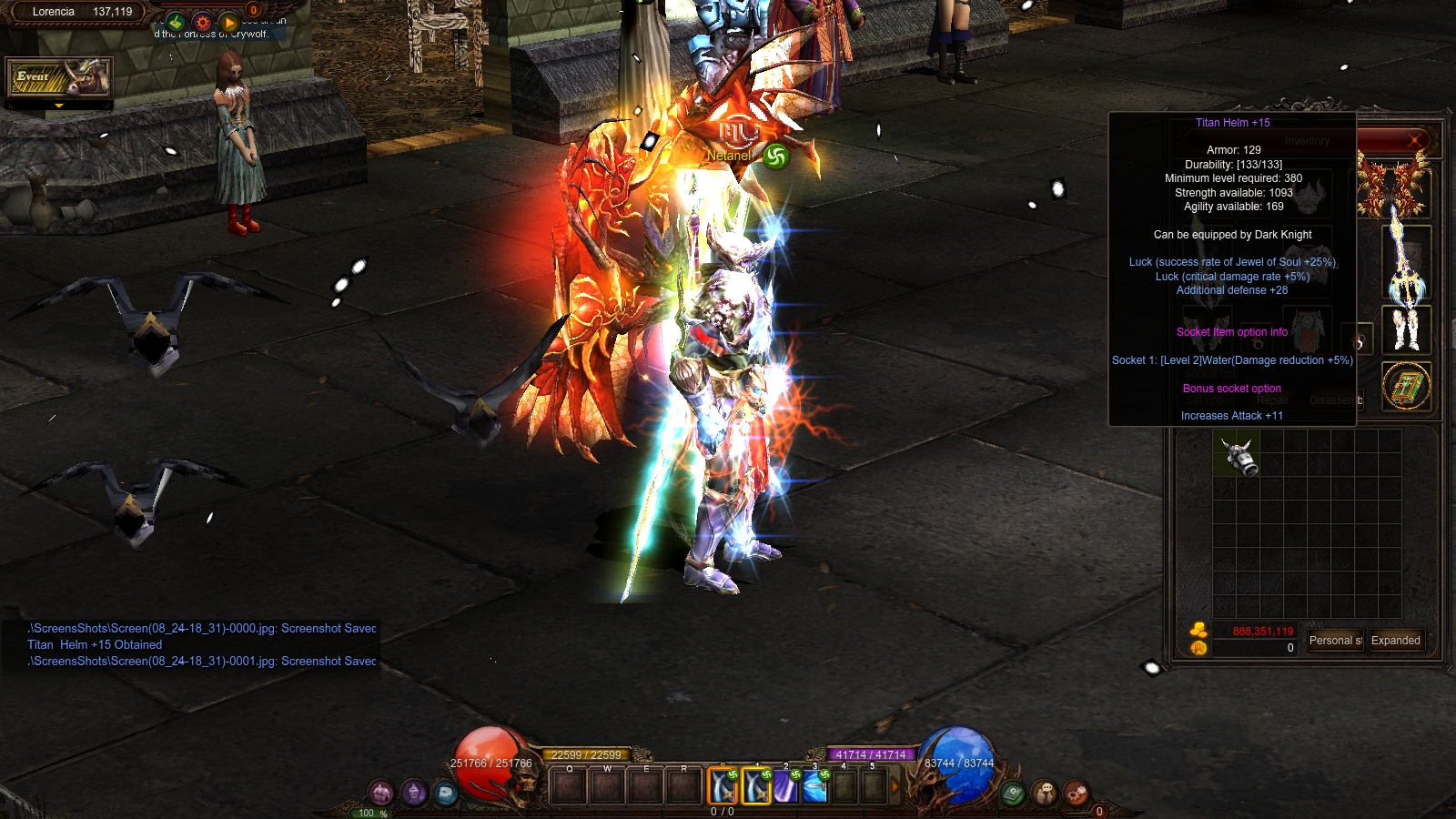1456x819 pixels.
Task: Open the Personal store
Action: tap(1335, 641)
